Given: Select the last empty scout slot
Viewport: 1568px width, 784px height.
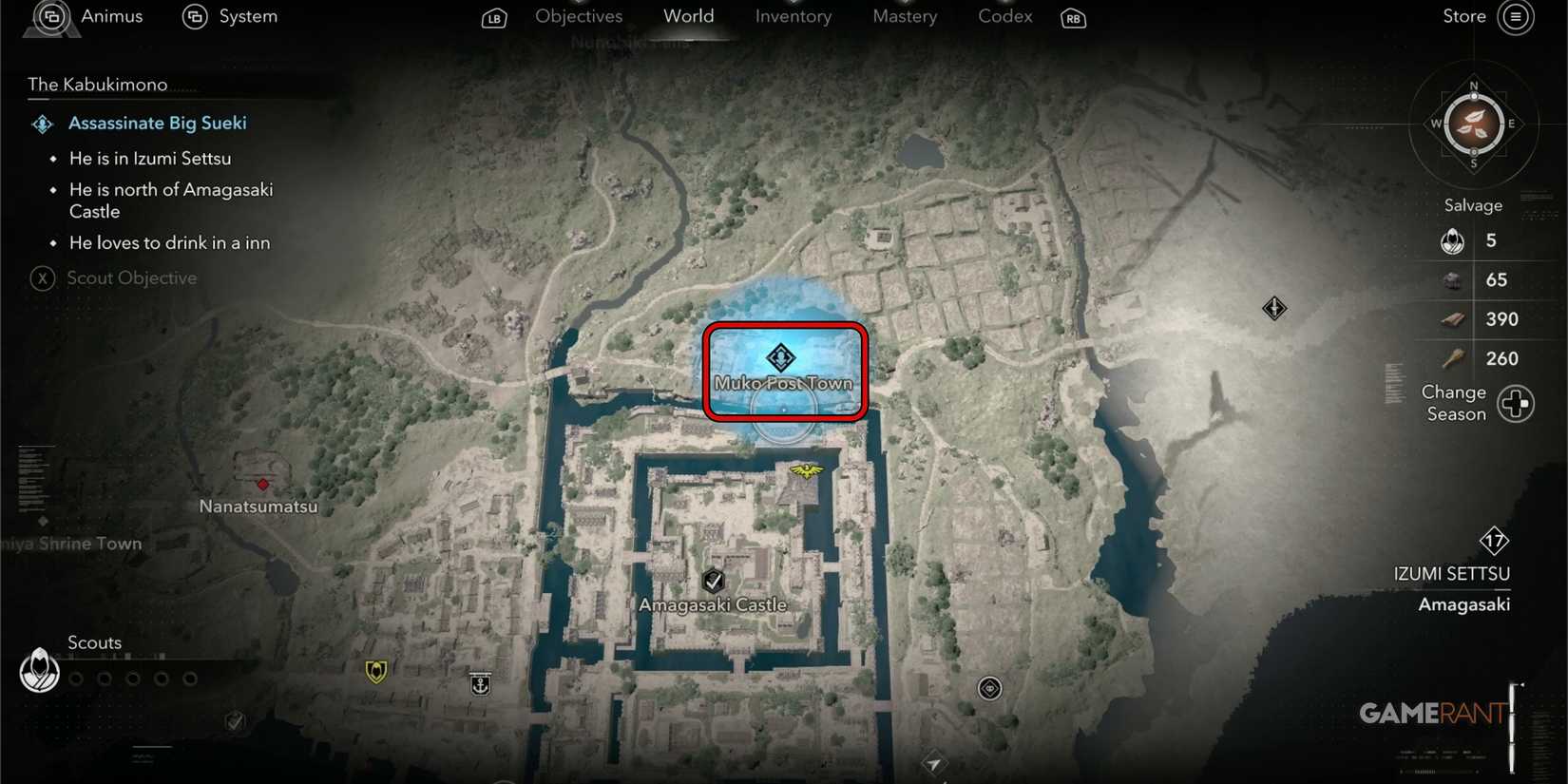Looking at the screenshot, I should 190,679.
